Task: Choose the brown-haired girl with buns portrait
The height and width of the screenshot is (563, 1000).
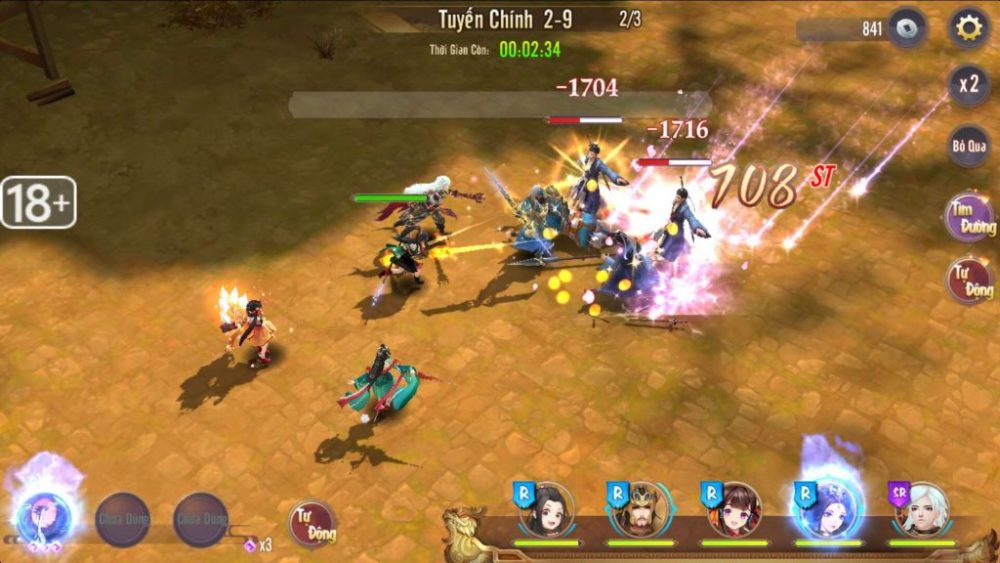Action: pos(736,509)
